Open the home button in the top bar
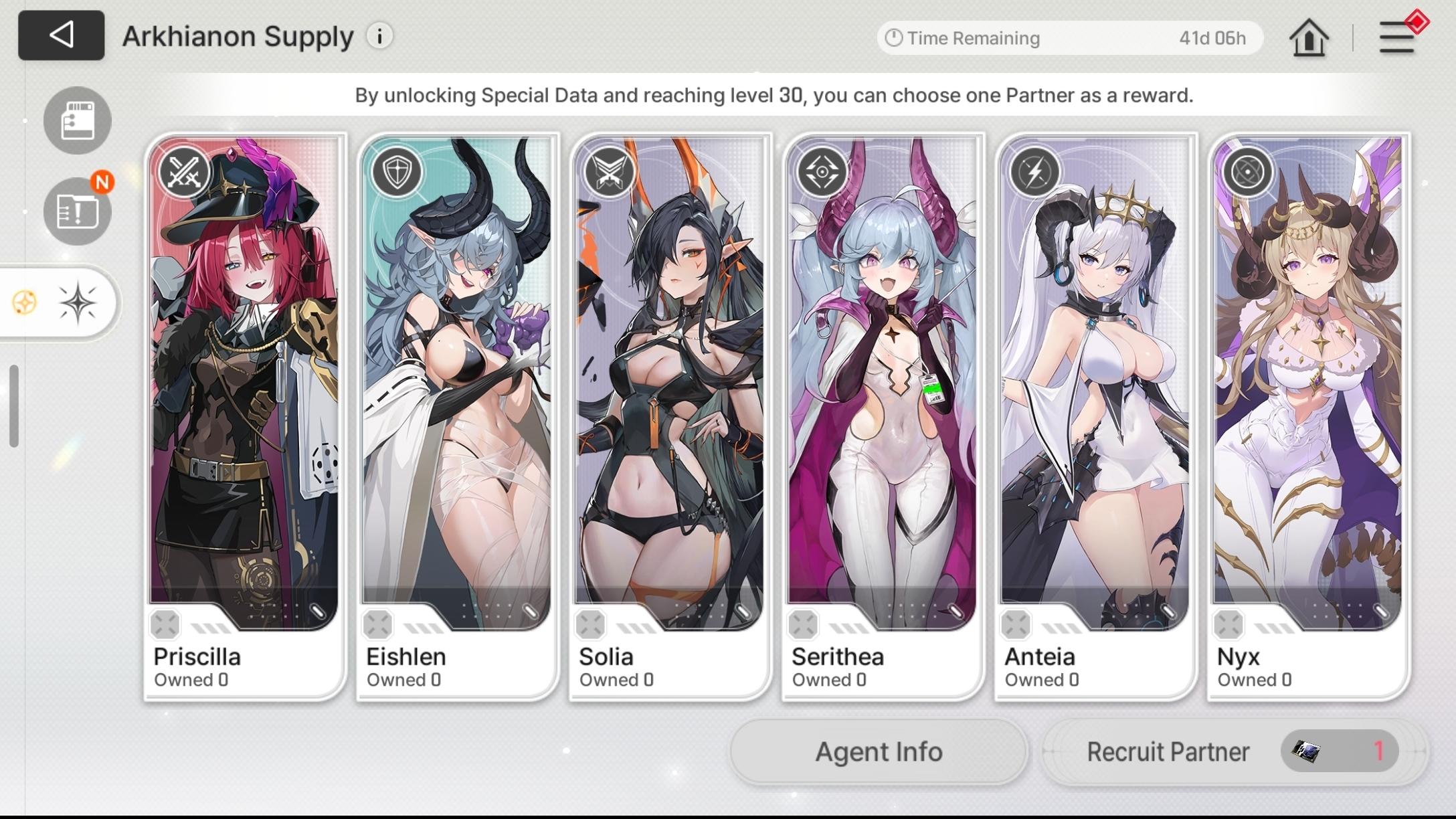 [x=1309, y=37]
